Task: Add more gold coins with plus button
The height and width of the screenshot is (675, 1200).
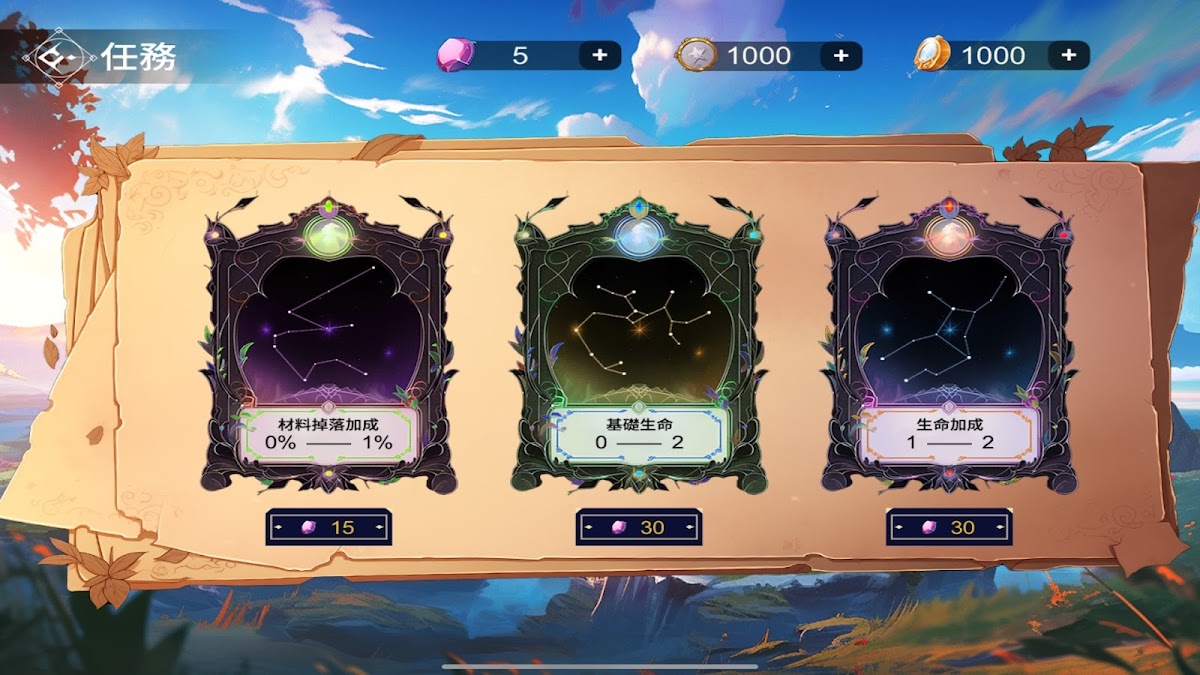Action: tap(1068, 56)
